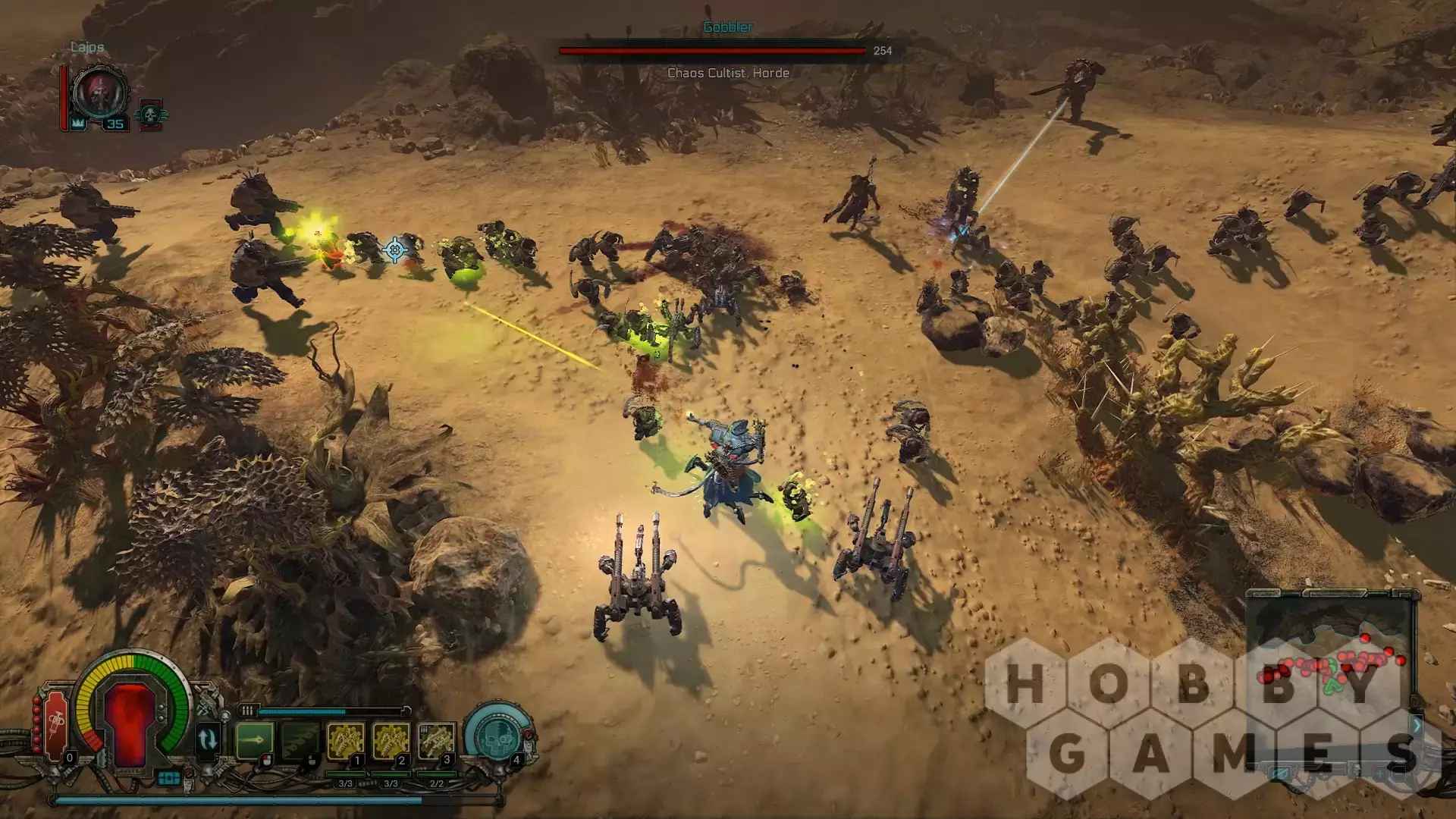The width and height of the screenshot is (1456, 819).
Task: Collapse the minimap using the side arrow
Action: (x=1416, y=725)
